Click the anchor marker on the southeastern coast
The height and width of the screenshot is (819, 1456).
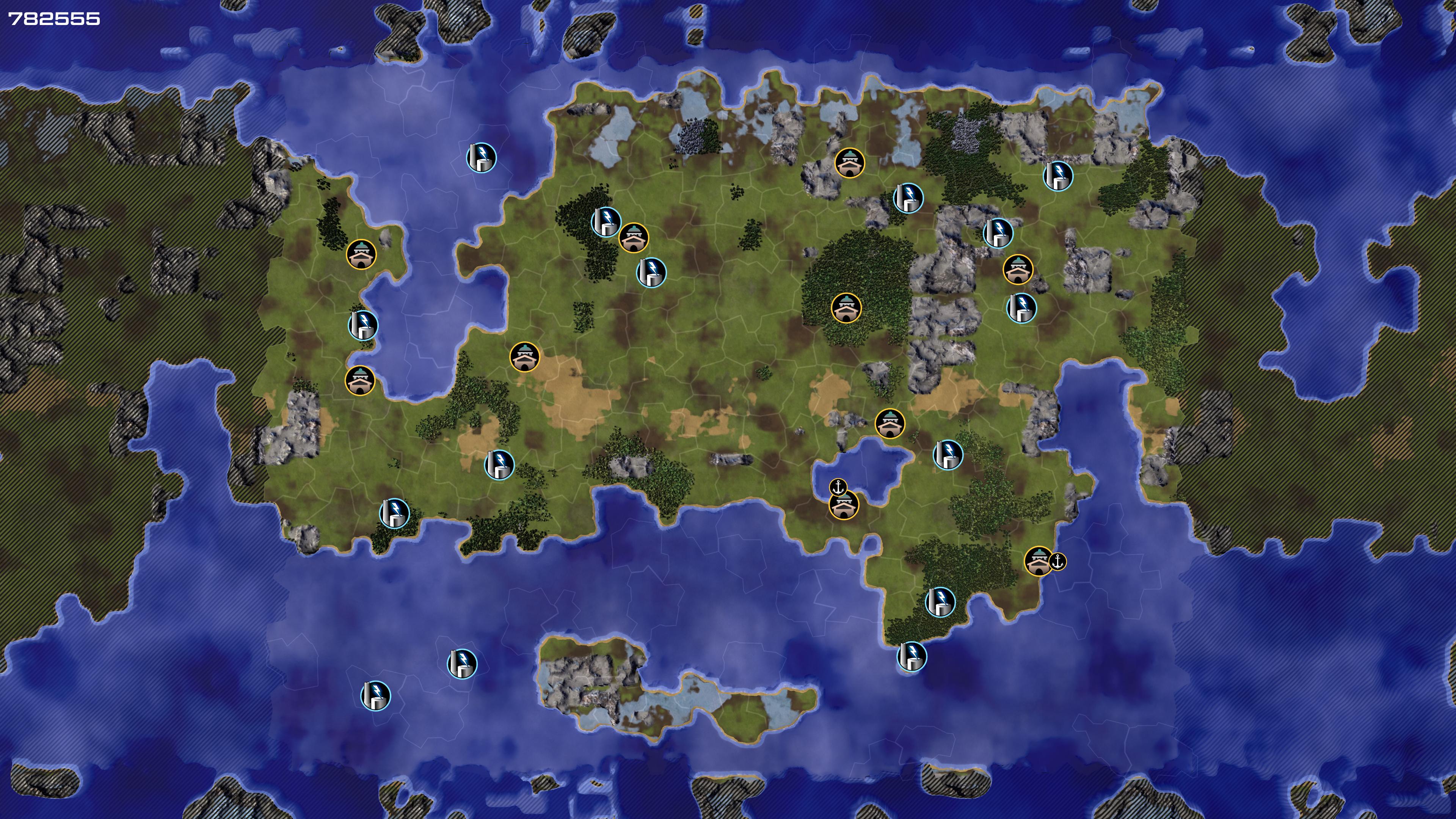pyautogui.click(x=1057, y=562)
